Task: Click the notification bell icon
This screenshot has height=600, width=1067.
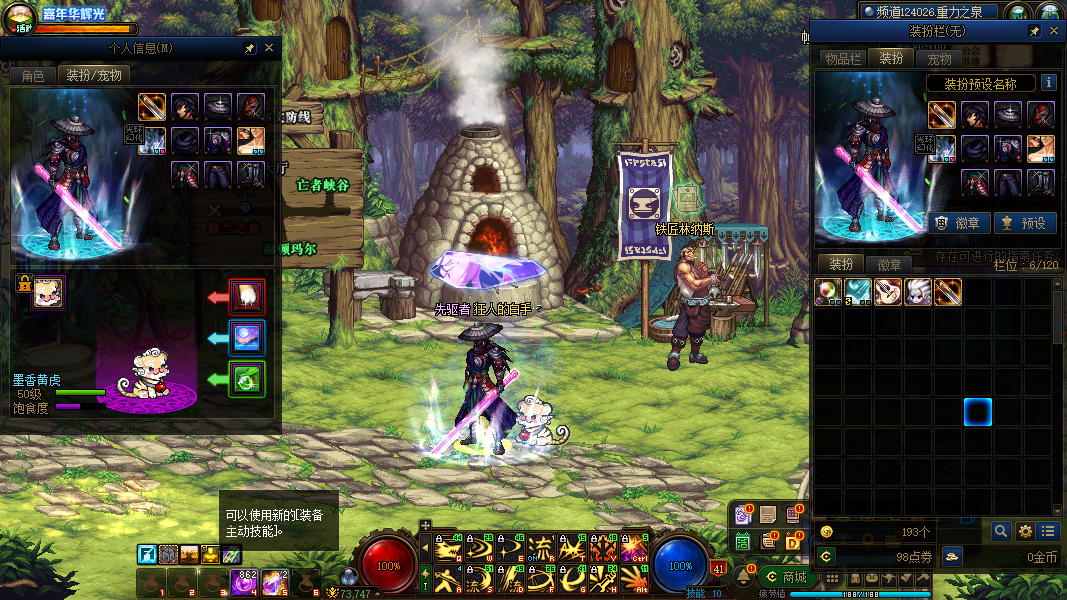Action: 744,576
